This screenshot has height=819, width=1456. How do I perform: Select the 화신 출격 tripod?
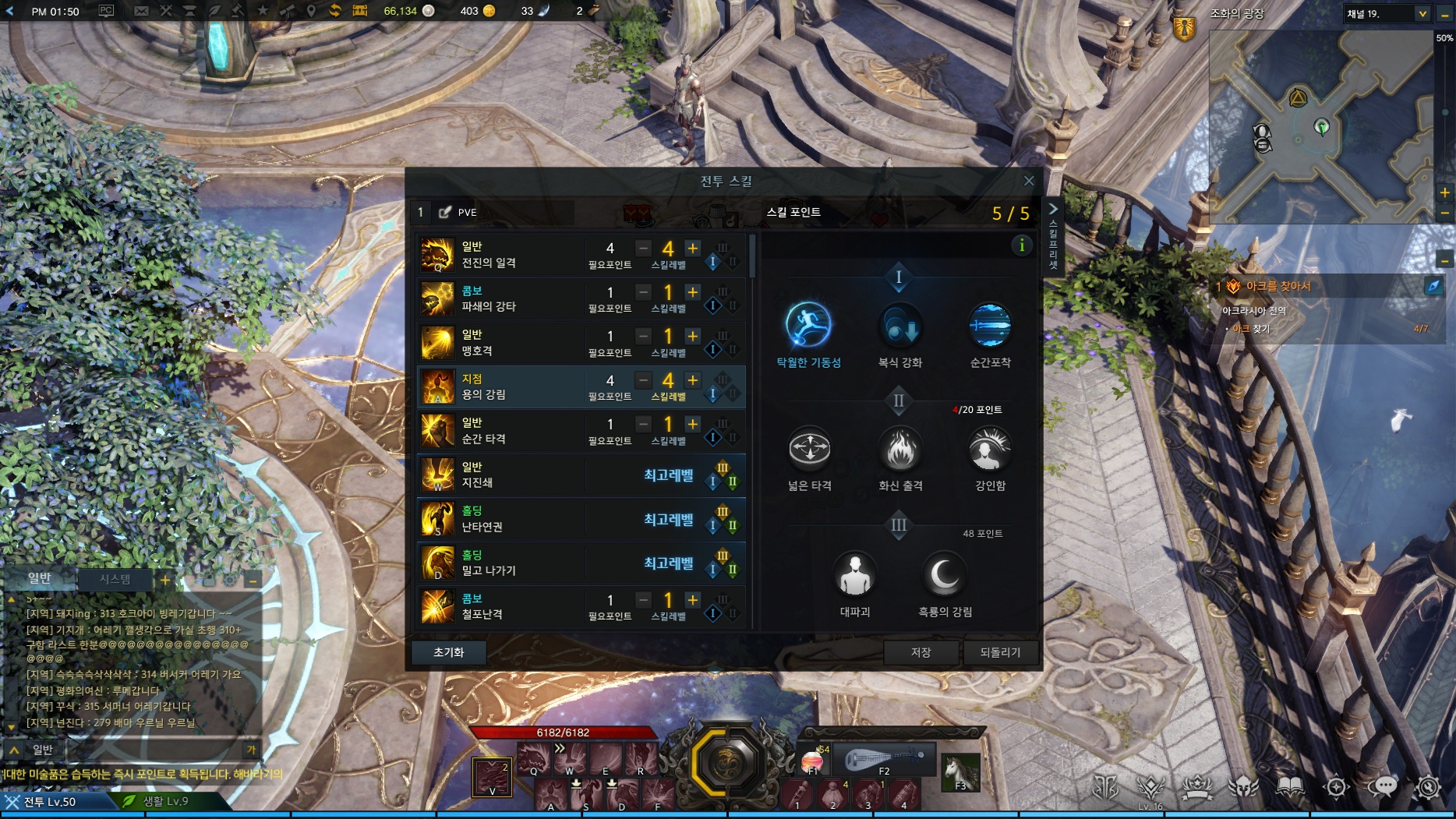pos(899,450)
